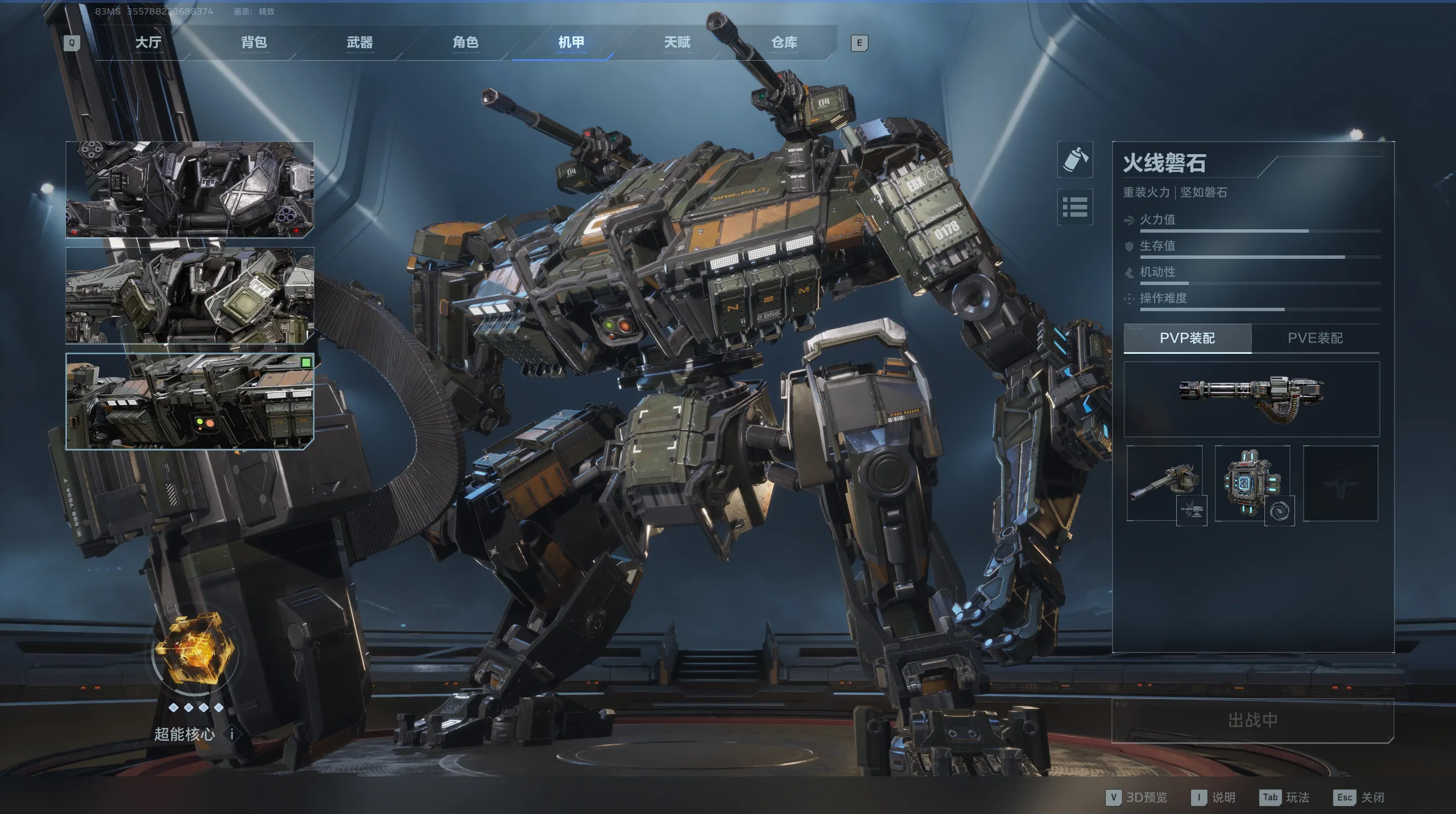Image resolution: width=1456 pixels, height=814 pixels.
Task: Open the list view icon button
Action: pyautogui.click(x=1075, y=207)
